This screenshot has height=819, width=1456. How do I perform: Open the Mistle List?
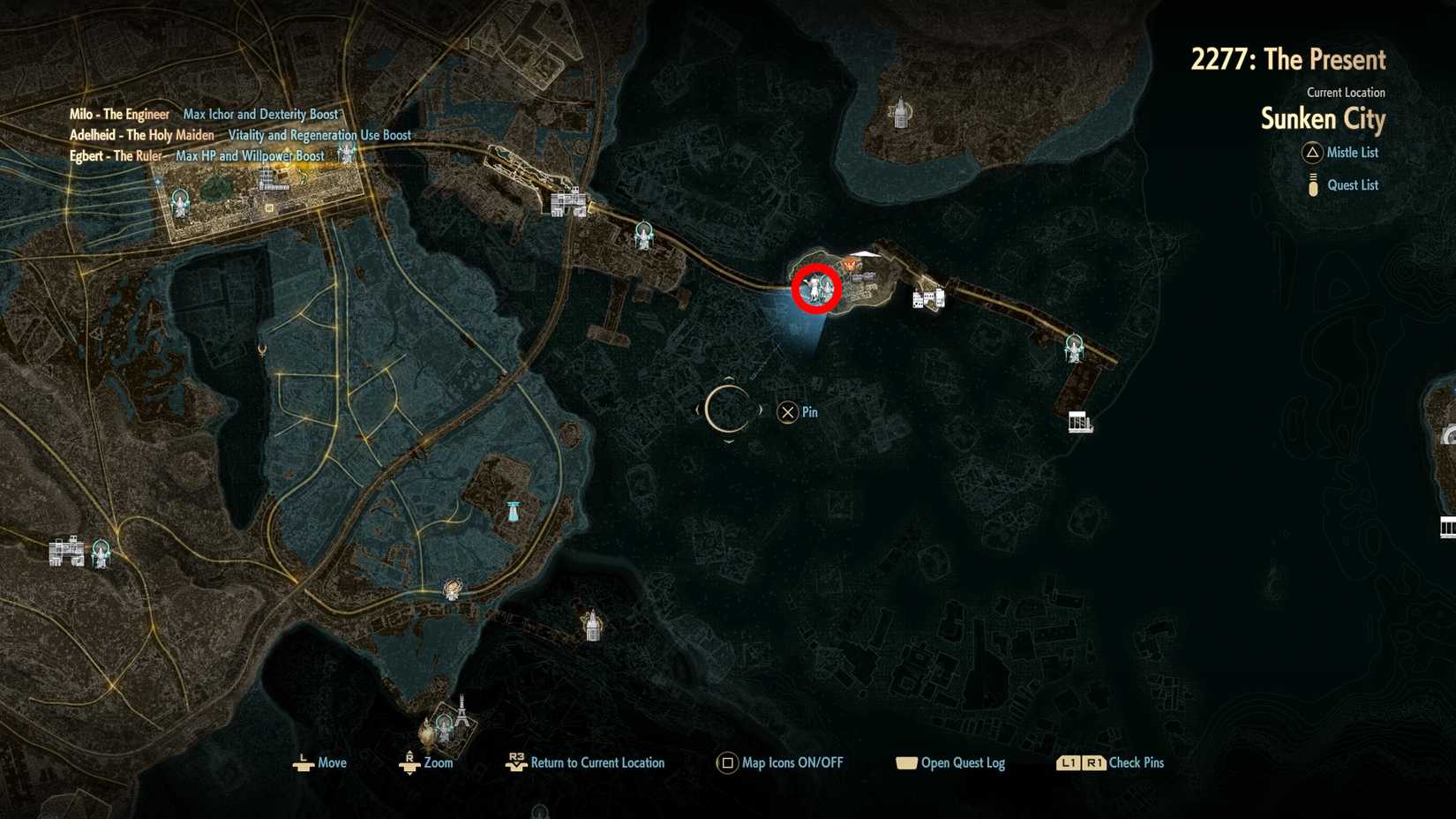[1352, 153]
